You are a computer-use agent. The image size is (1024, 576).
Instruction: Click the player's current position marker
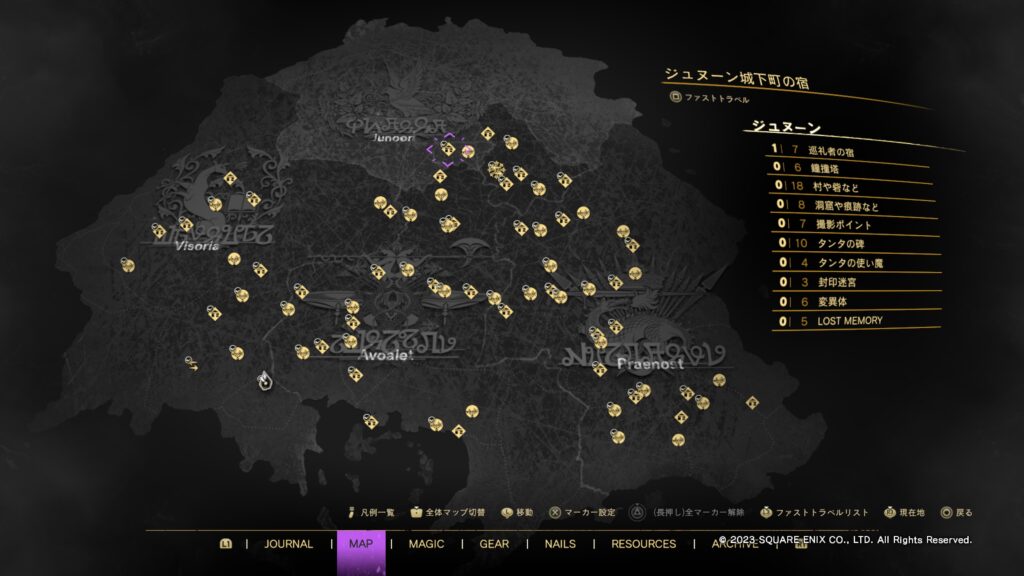264,379
